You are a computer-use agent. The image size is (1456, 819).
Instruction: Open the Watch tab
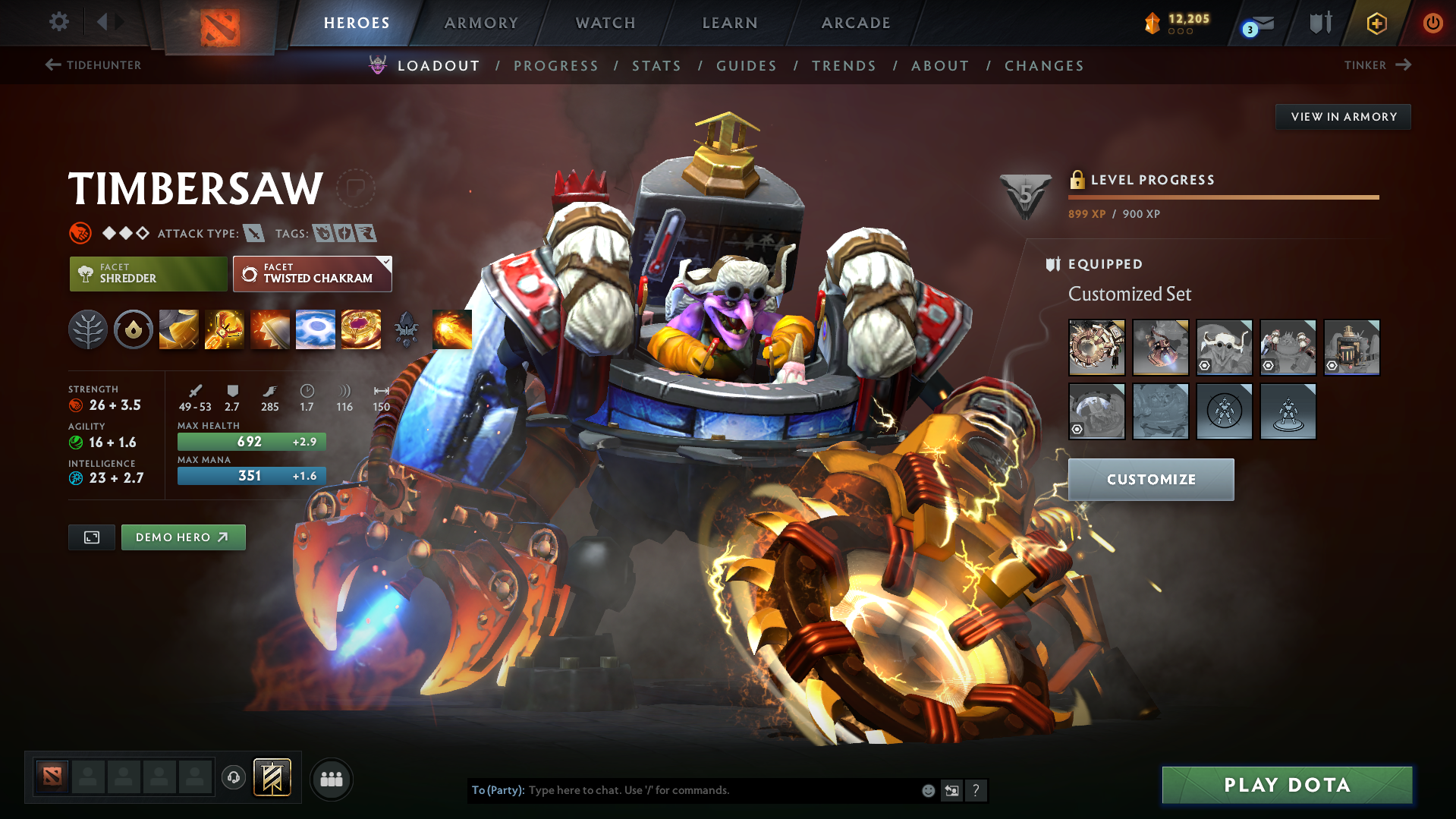[605, 23]
